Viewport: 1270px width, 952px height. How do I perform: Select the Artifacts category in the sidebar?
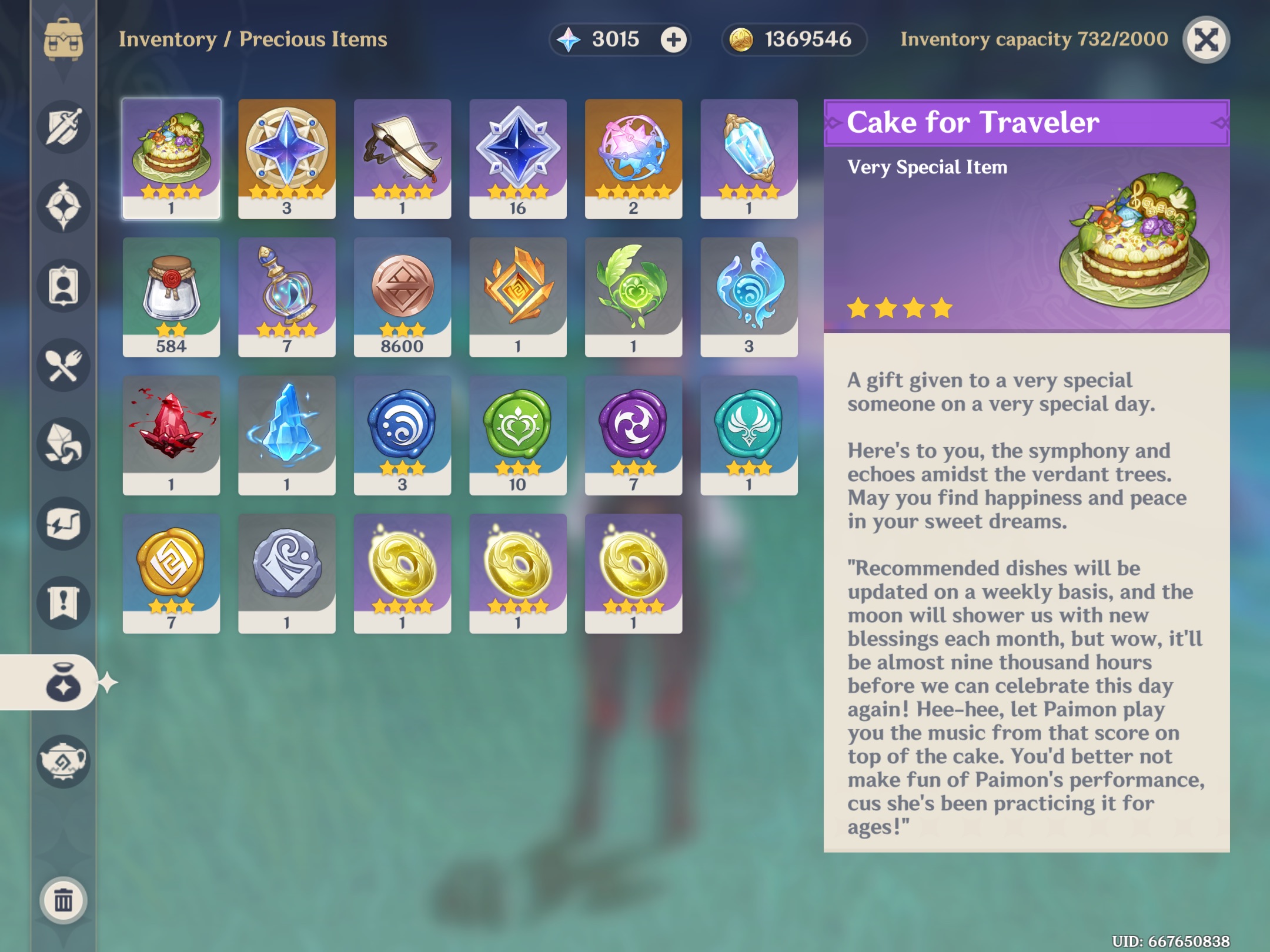click(65, 205)
